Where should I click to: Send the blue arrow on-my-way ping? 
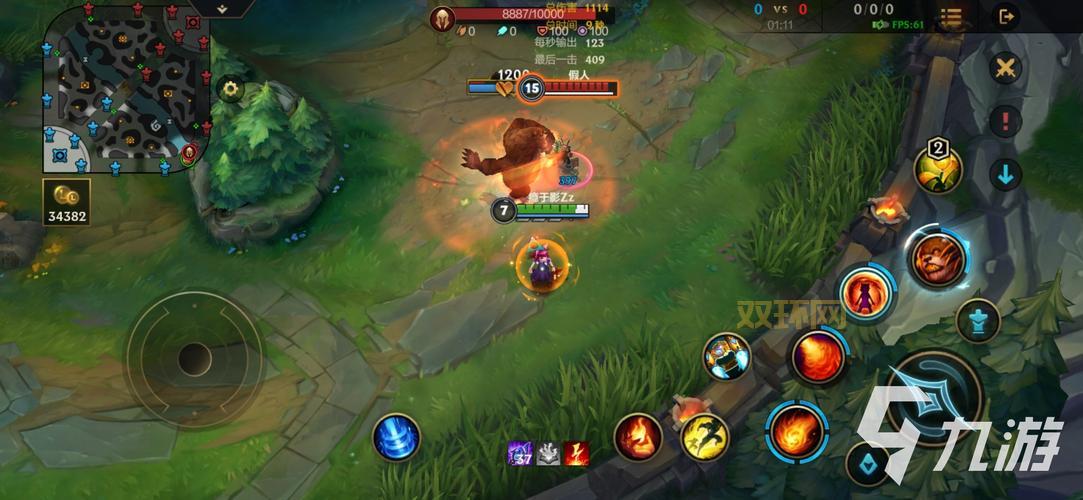1005,175
